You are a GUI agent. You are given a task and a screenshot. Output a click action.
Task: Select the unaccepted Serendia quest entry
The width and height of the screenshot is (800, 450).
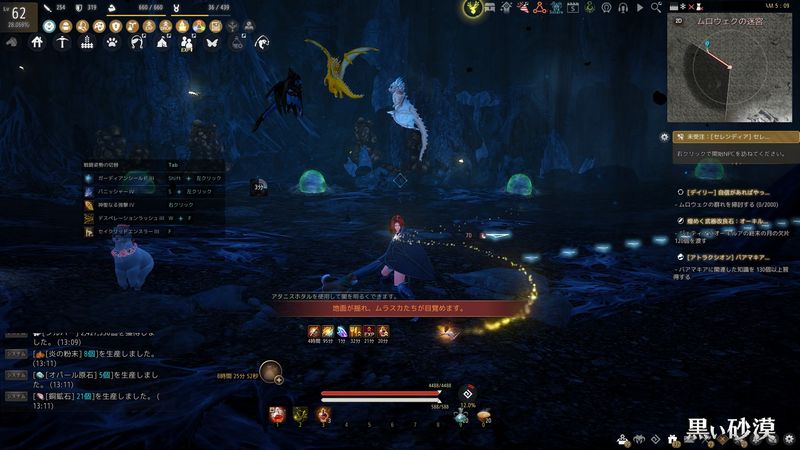(x=736, y=136)
